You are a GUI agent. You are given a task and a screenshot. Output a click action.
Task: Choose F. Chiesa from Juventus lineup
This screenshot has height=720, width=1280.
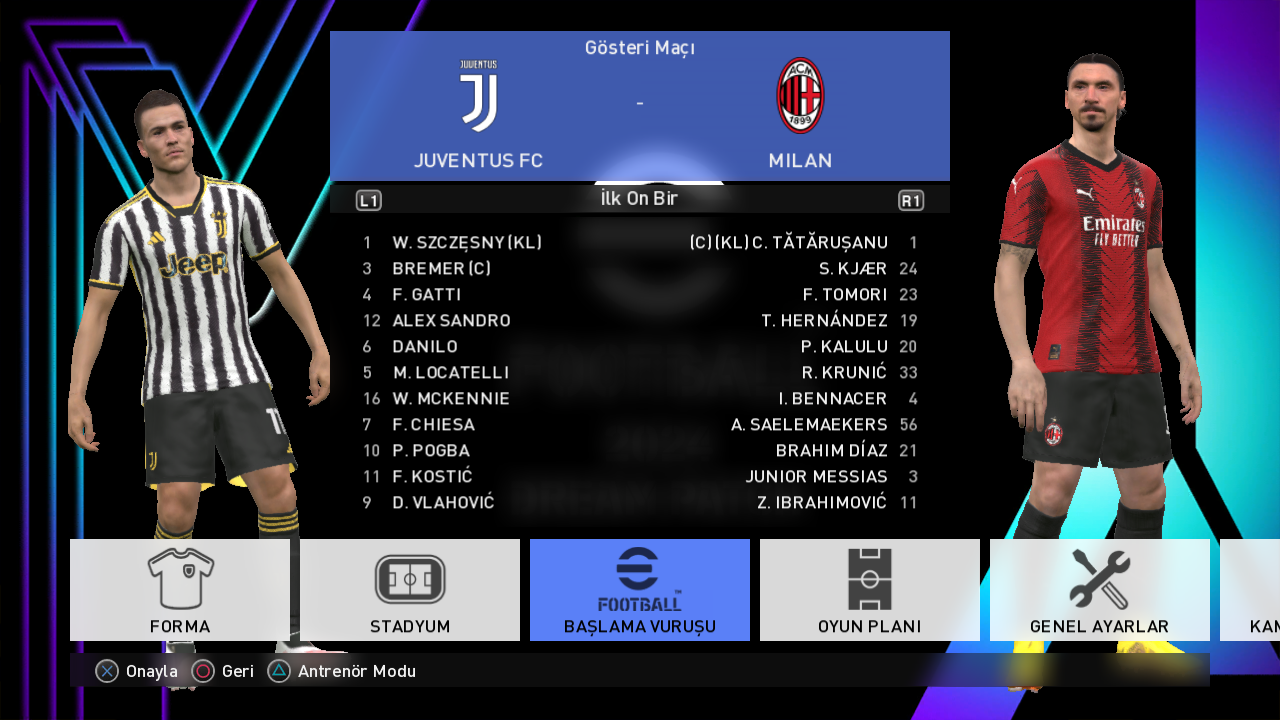(x=433, y=425)
